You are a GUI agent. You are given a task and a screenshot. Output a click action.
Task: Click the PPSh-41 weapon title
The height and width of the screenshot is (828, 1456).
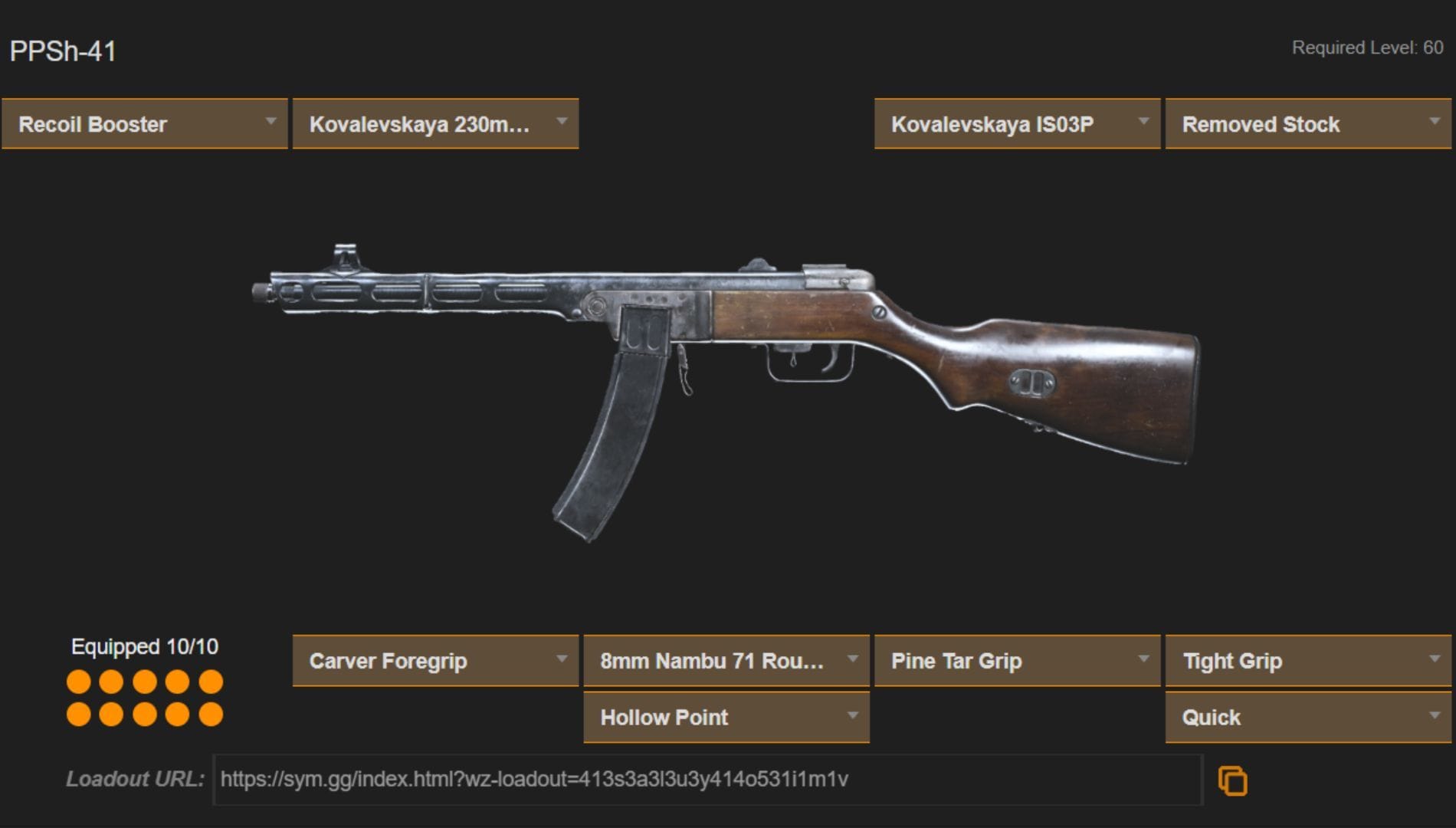(61, 50)
